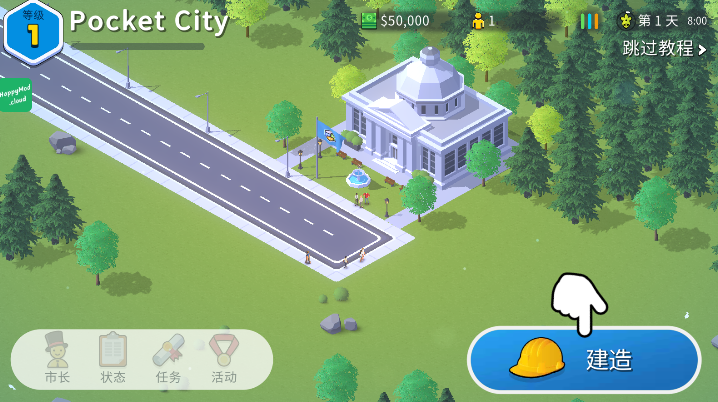Open the 市长 mayor panel

click(57, 358)
